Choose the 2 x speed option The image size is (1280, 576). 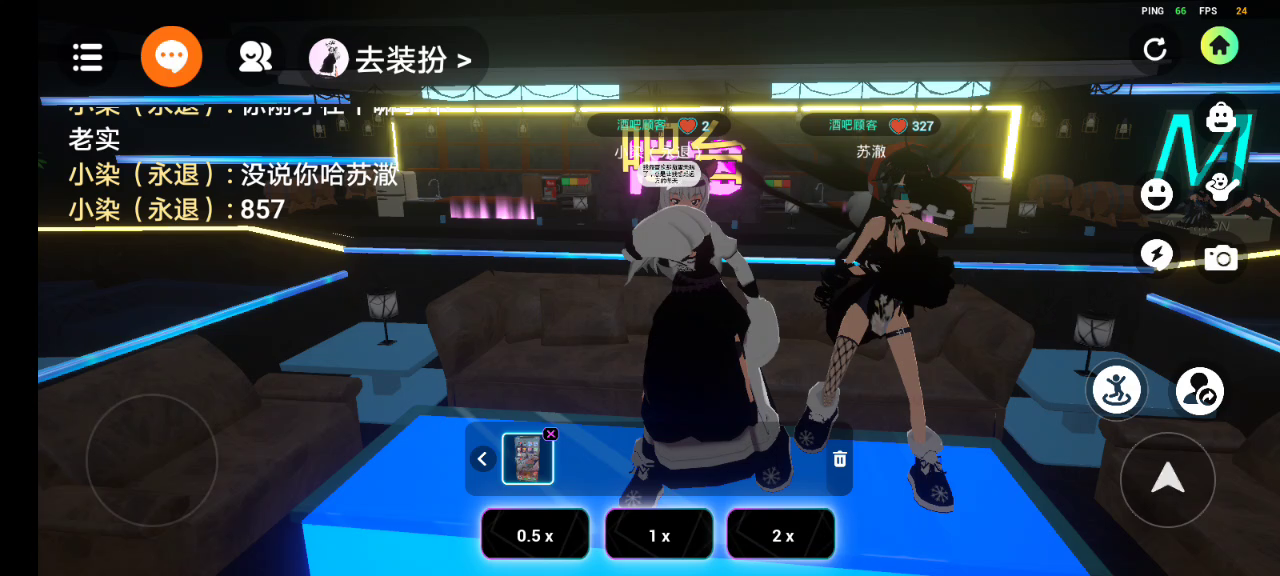pyautogui.click(x=782, y=535)
